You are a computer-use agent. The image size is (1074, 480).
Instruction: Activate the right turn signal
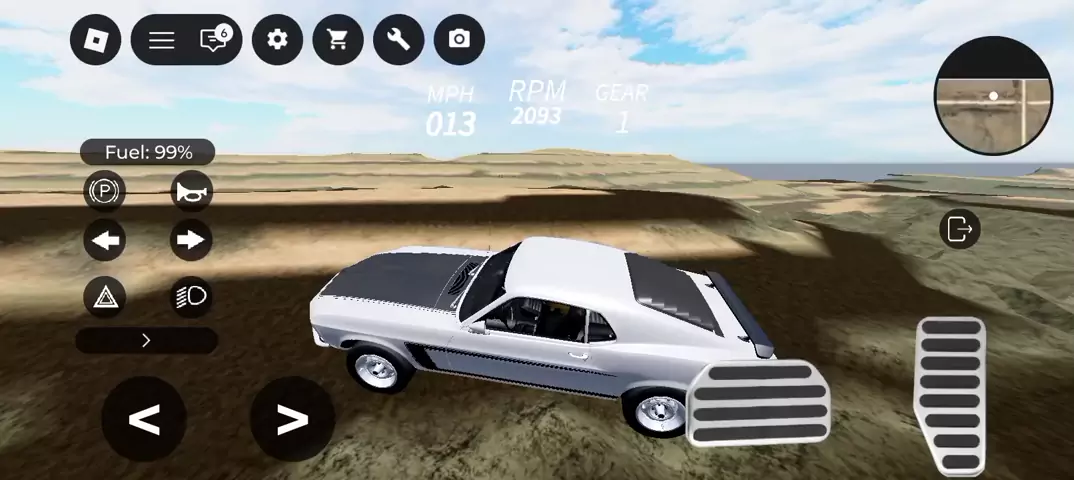[x=190, y=240]
